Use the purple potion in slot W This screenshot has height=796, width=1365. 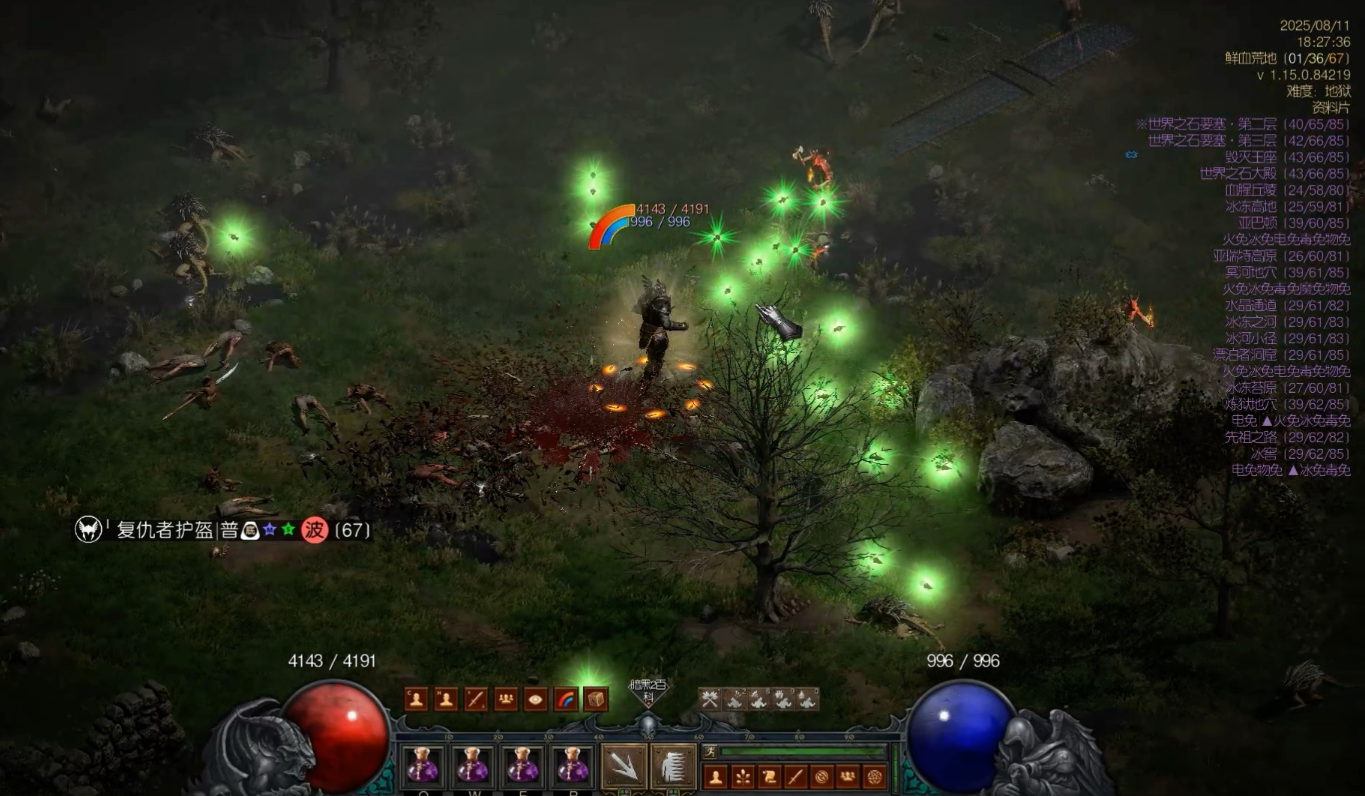point(472,766)
